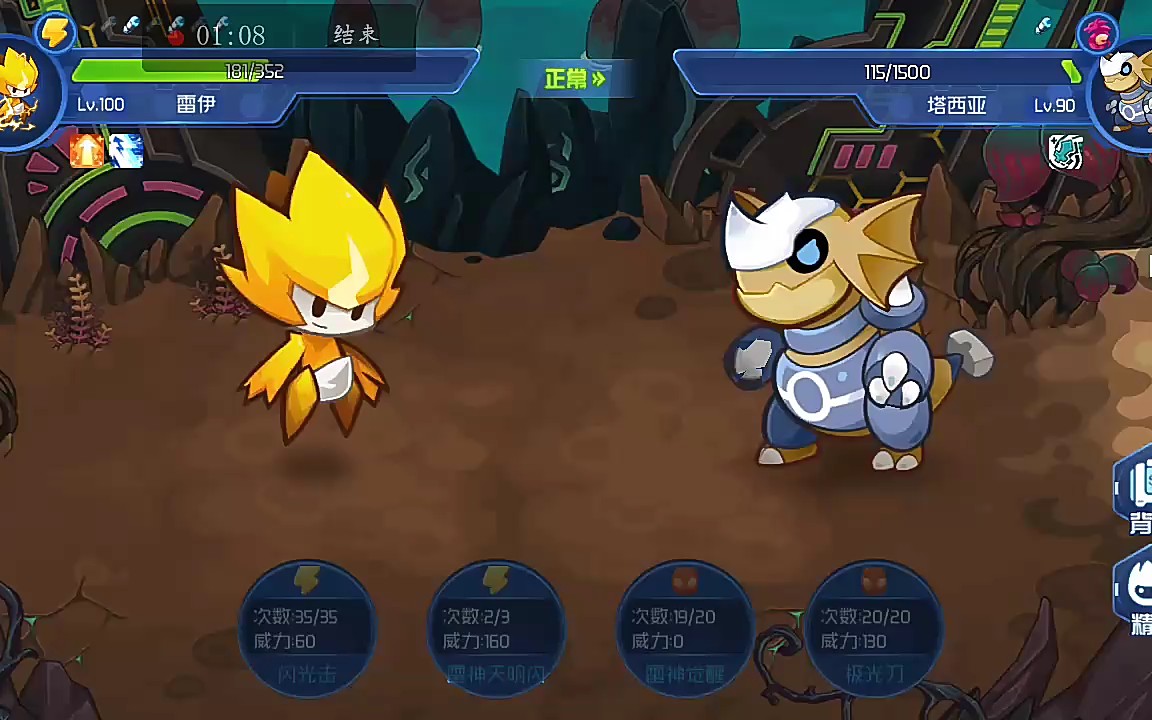Tap the pink swirl element badge
The image size is (1152, 720).
coord(1098,35)
